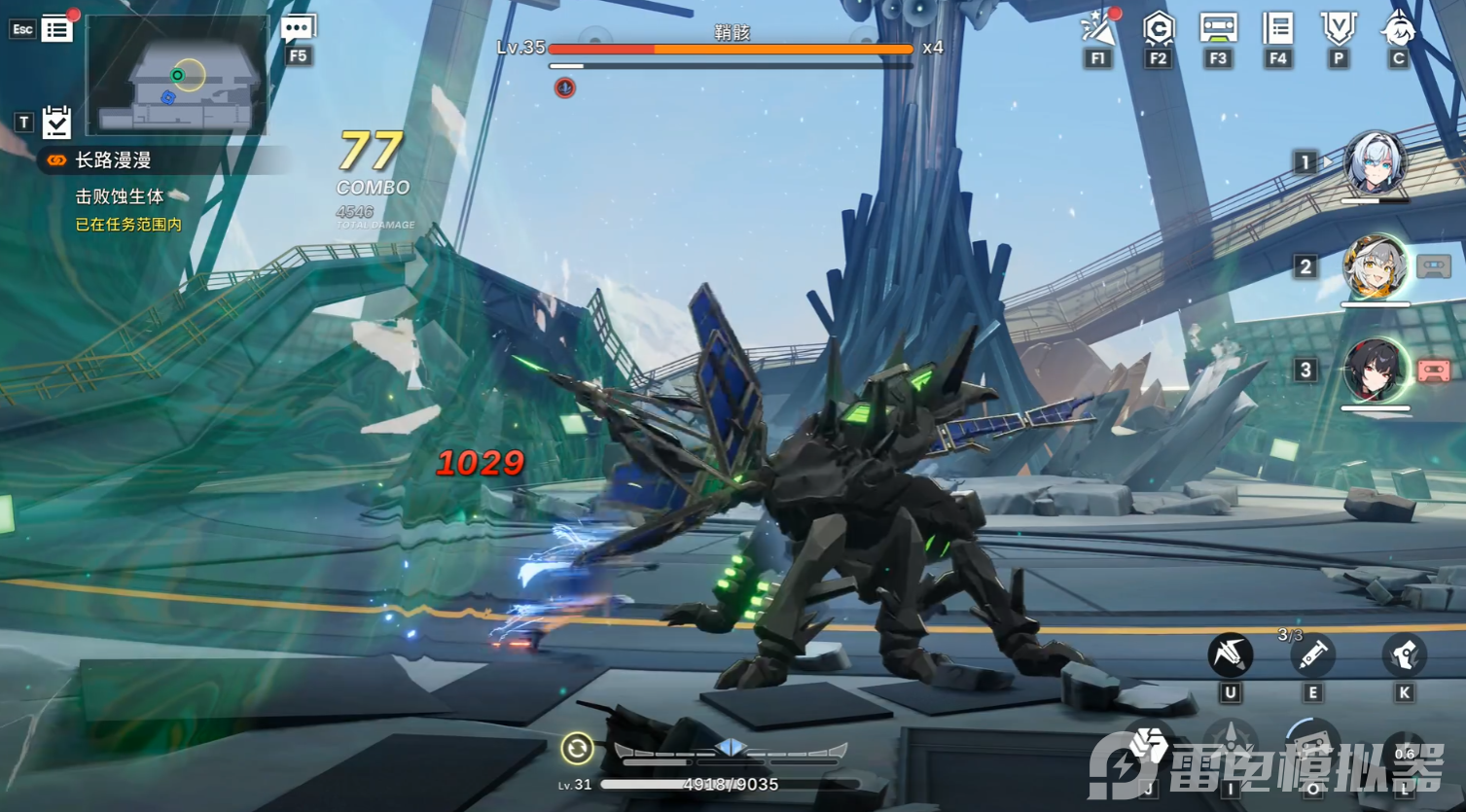Use the fist basic attack button
This screenshot has height=812, width=1466.
[1148, 751]
